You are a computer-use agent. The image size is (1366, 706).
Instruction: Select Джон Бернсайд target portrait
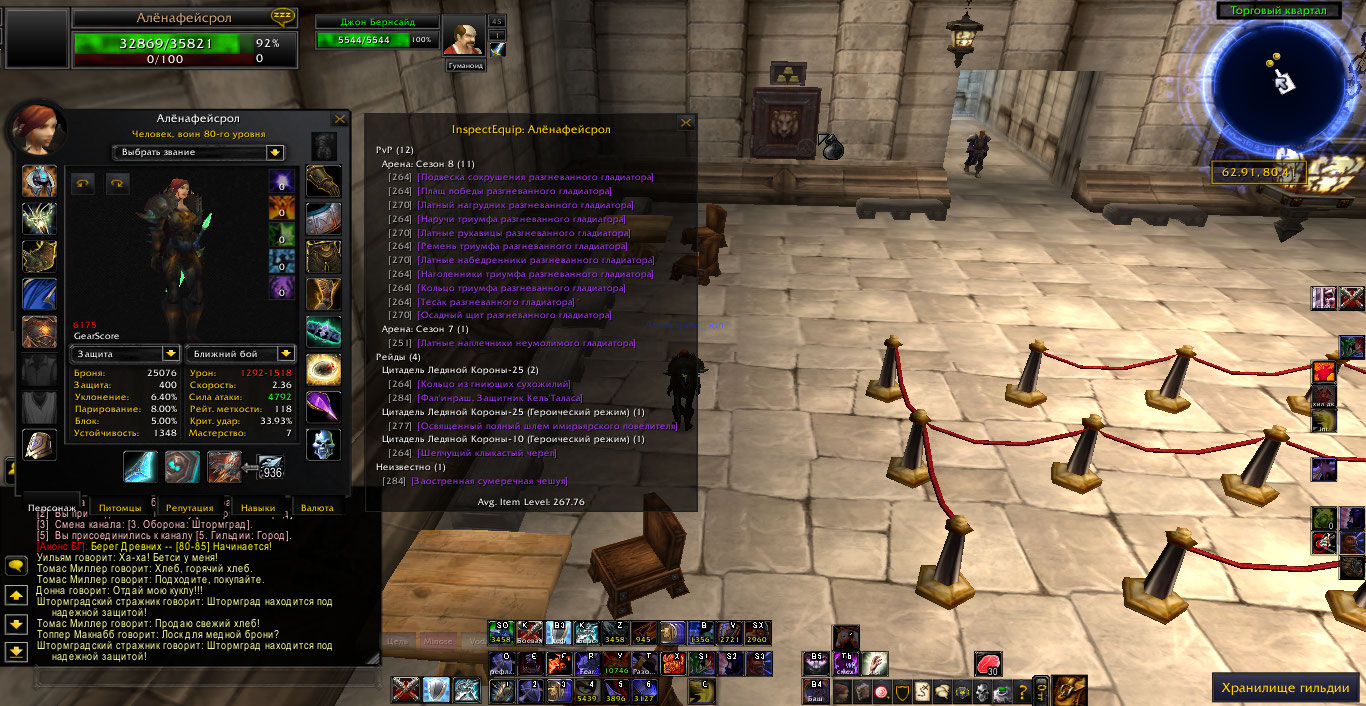[462, 40]
